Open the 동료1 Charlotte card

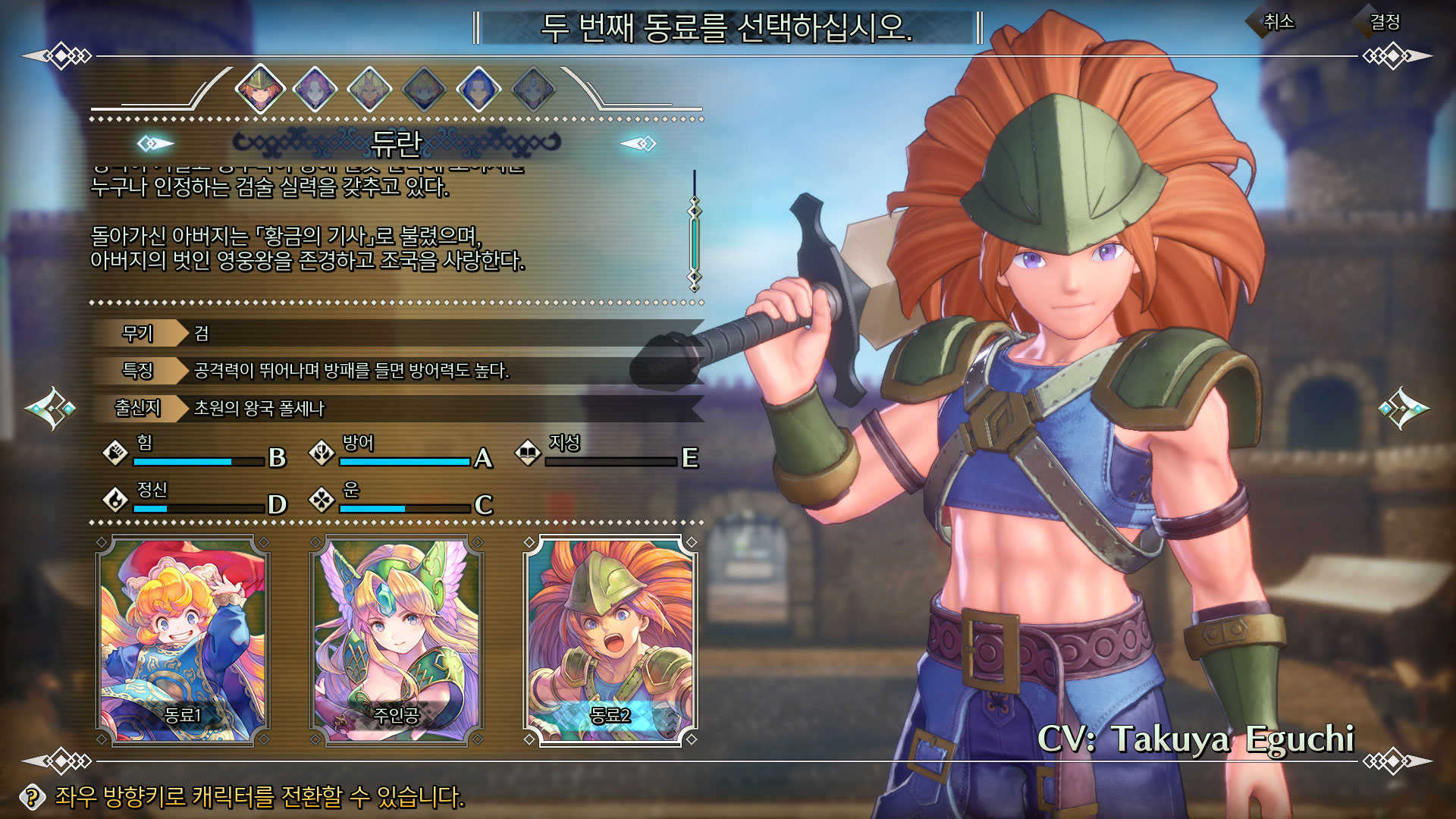pyautogui.click(x=183, y=641)
